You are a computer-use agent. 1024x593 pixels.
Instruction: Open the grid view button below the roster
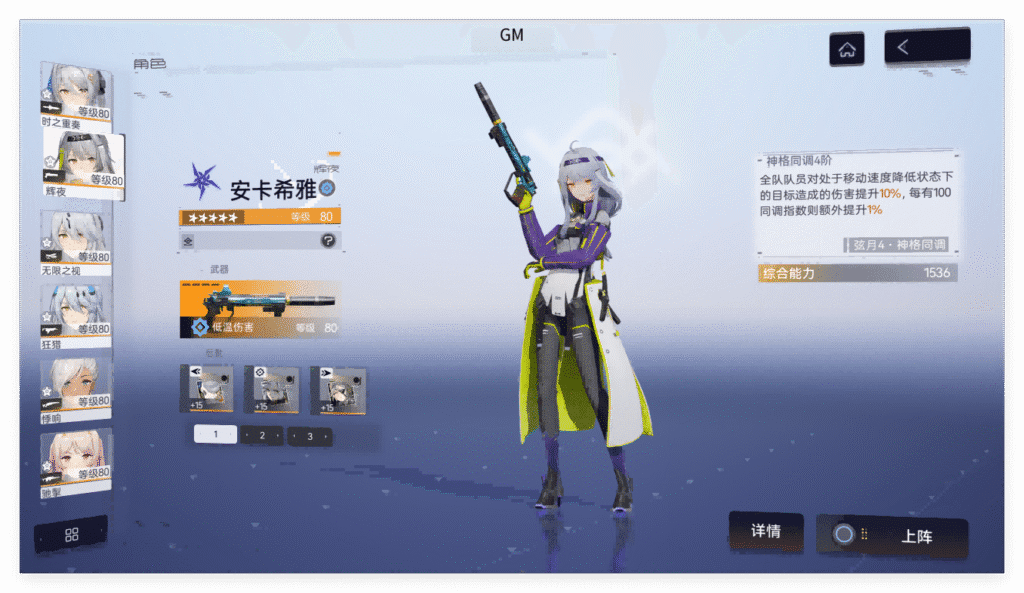(71, 534)
